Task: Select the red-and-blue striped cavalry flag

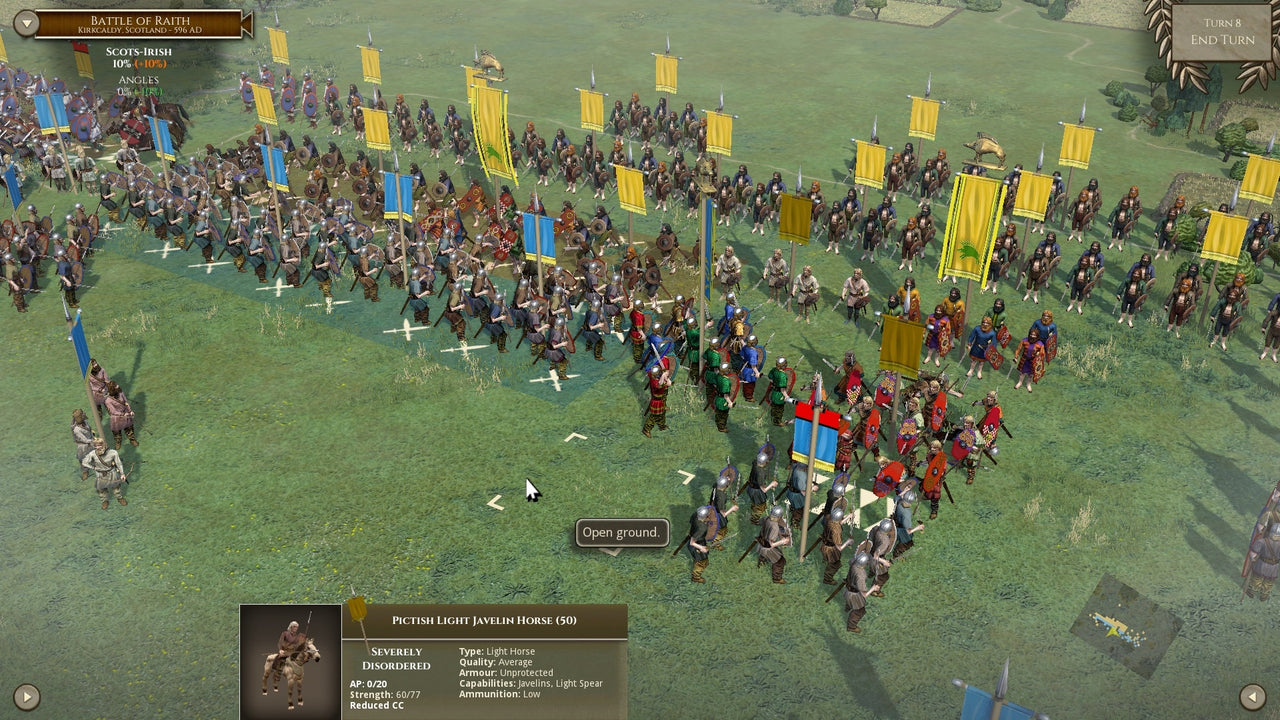Action: click(x=817, y=430)
